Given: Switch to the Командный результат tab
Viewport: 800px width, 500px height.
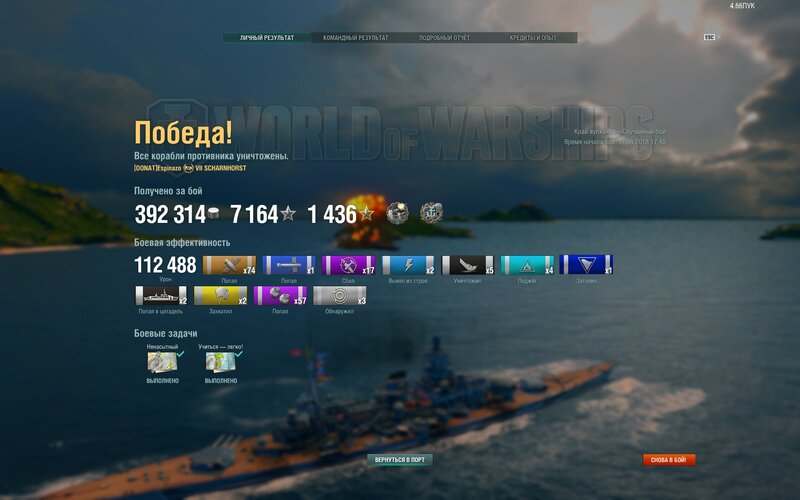Looking at the screenshot, I should click(x=355, y=38).
